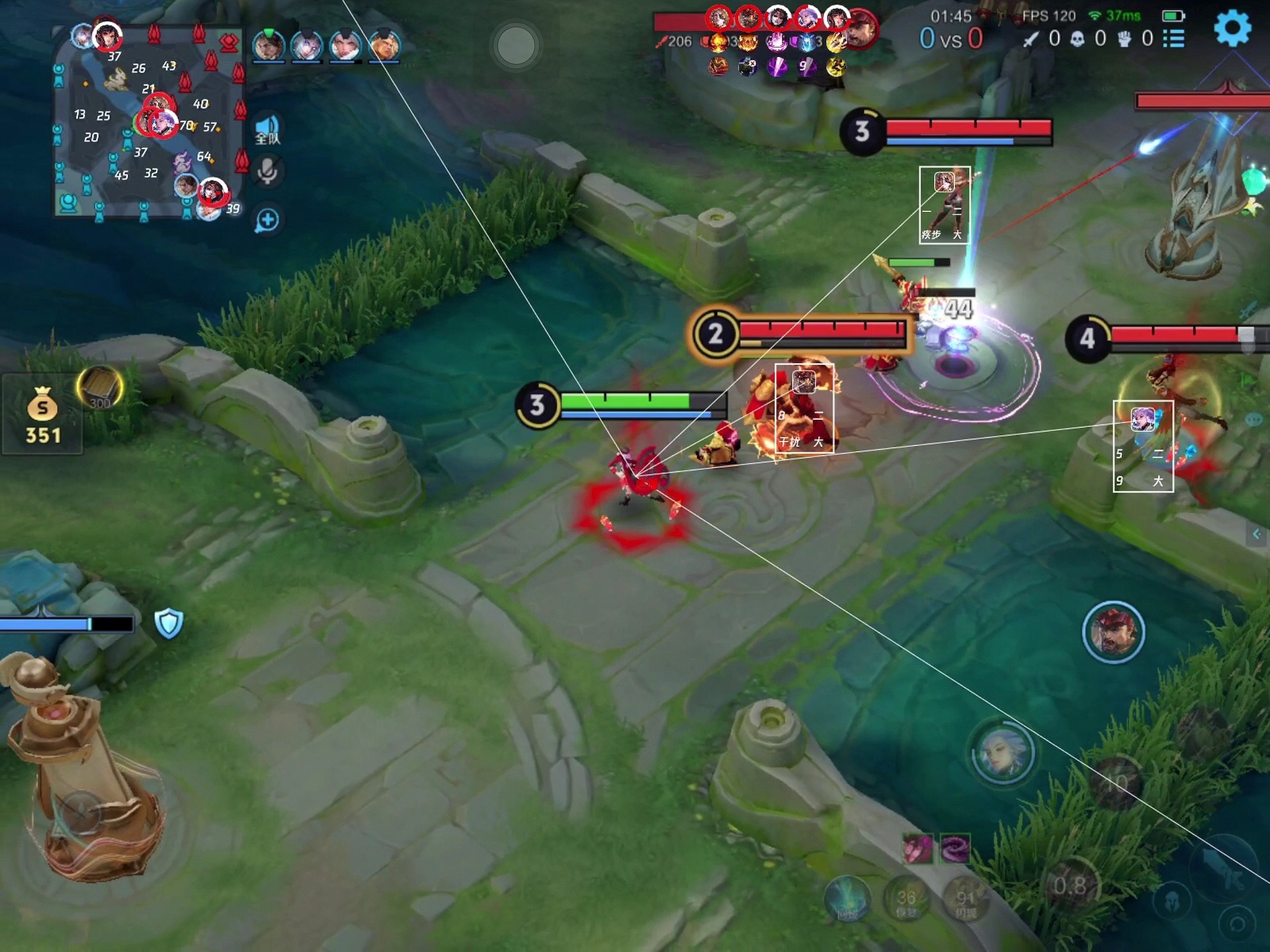Use the Flash (闪现) summoner spell
The height and width of the screenshot is (952, 1270).
[965, 902]
